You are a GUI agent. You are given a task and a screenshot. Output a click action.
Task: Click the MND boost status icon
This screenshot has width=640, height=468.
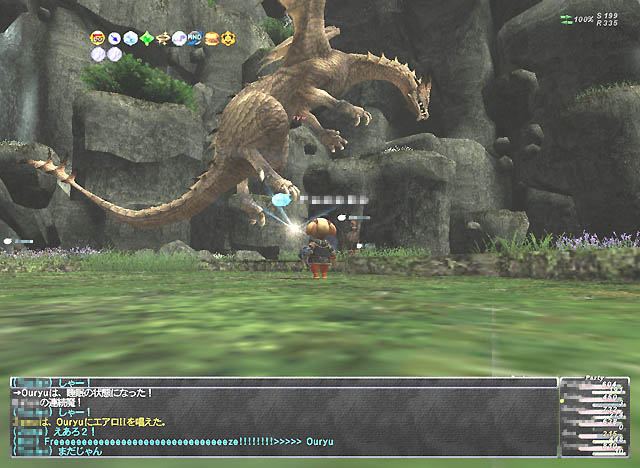(x=195, y=39)
